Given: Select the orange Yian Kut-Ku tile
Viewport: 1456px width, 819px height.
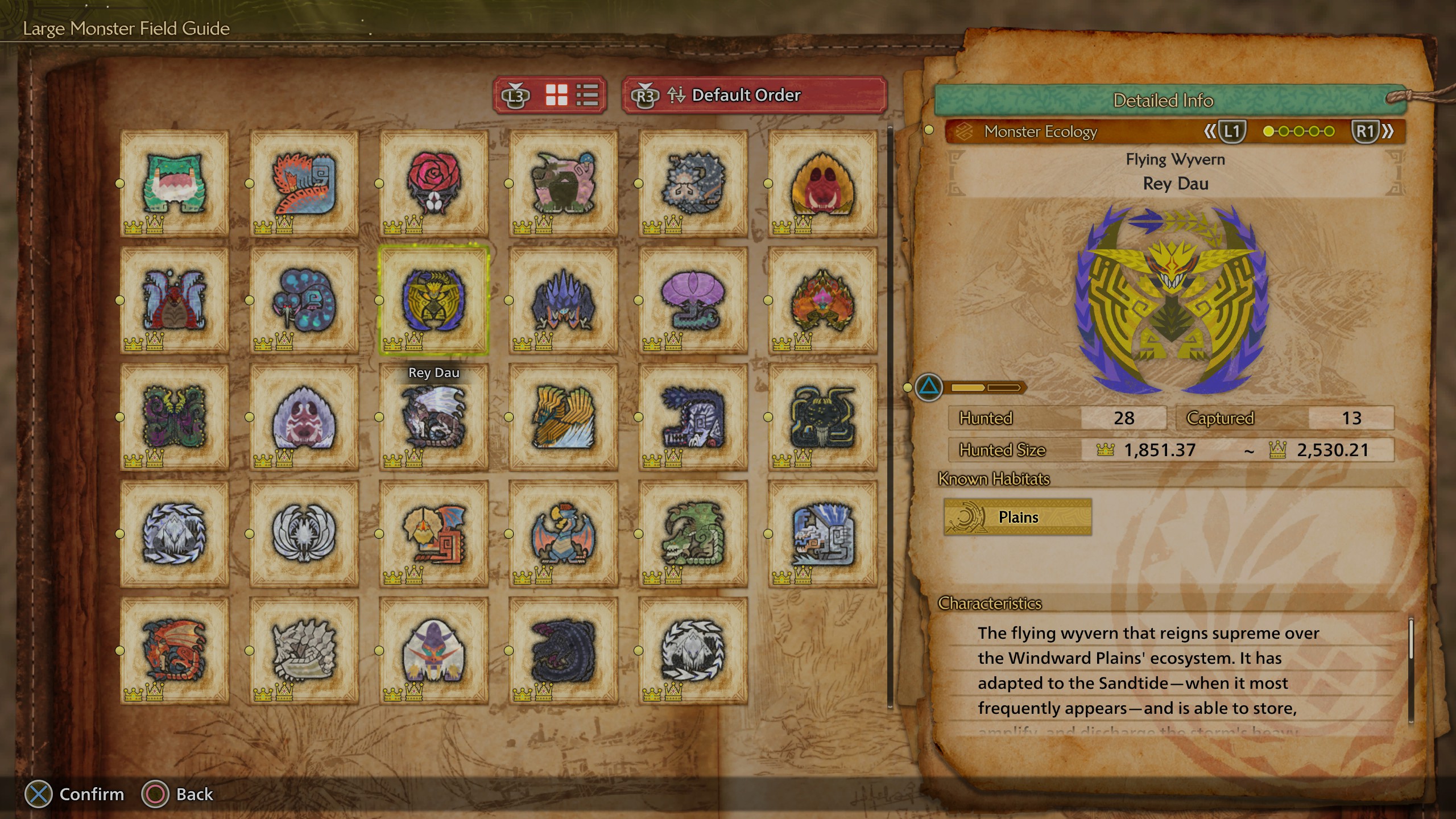Looking at the screenshot, I should pos(433,533).
